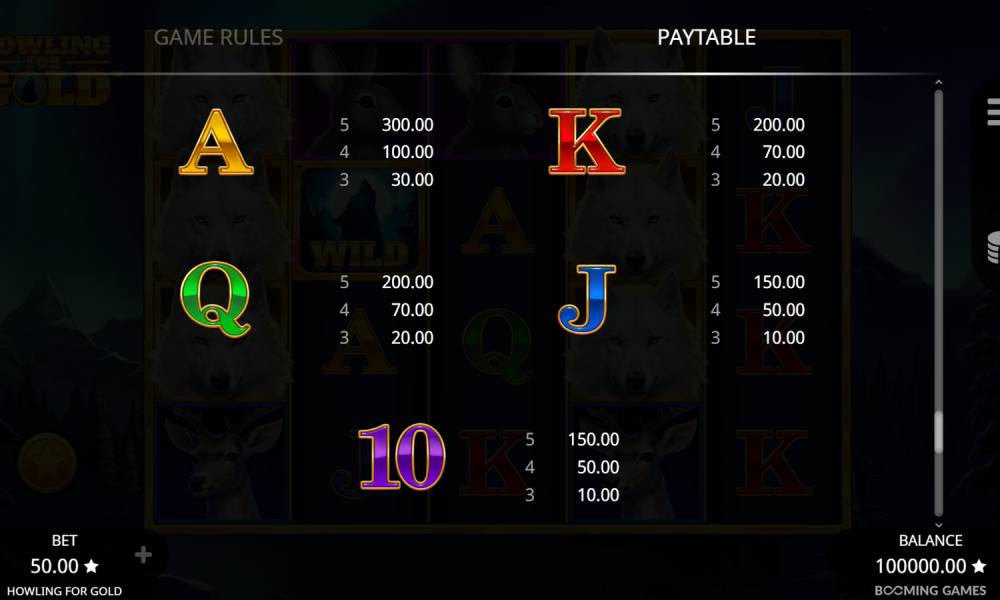Open the coin stack bet icon
Screen dimensions: 1000x600
tap(992, 246)
